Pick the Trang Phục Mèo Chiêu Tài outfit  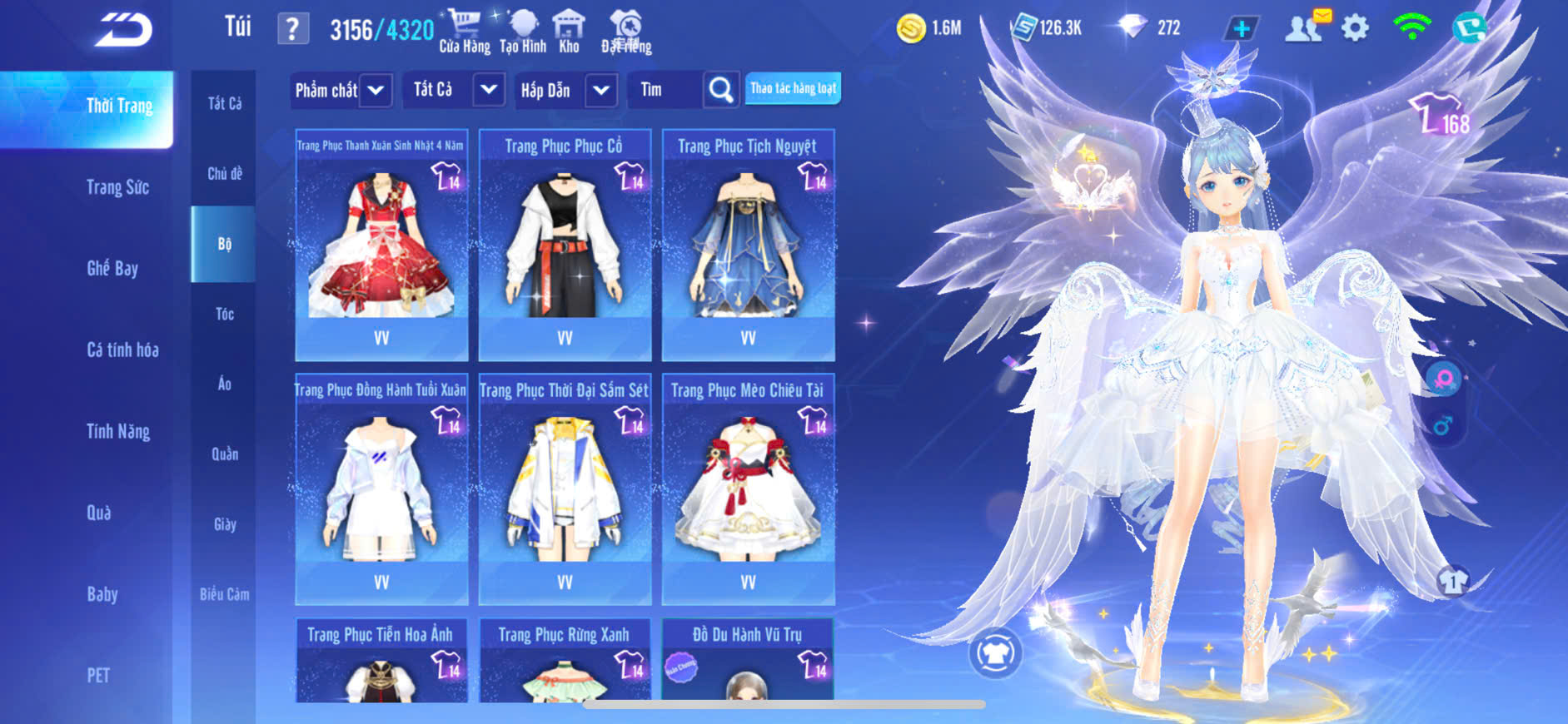748,488
